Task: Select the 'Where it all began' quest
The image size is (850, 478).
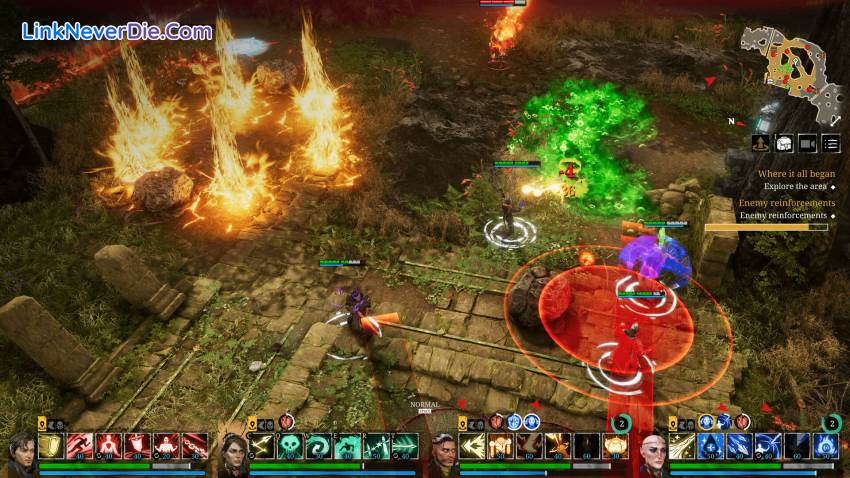Action: [x=797, y=174]
